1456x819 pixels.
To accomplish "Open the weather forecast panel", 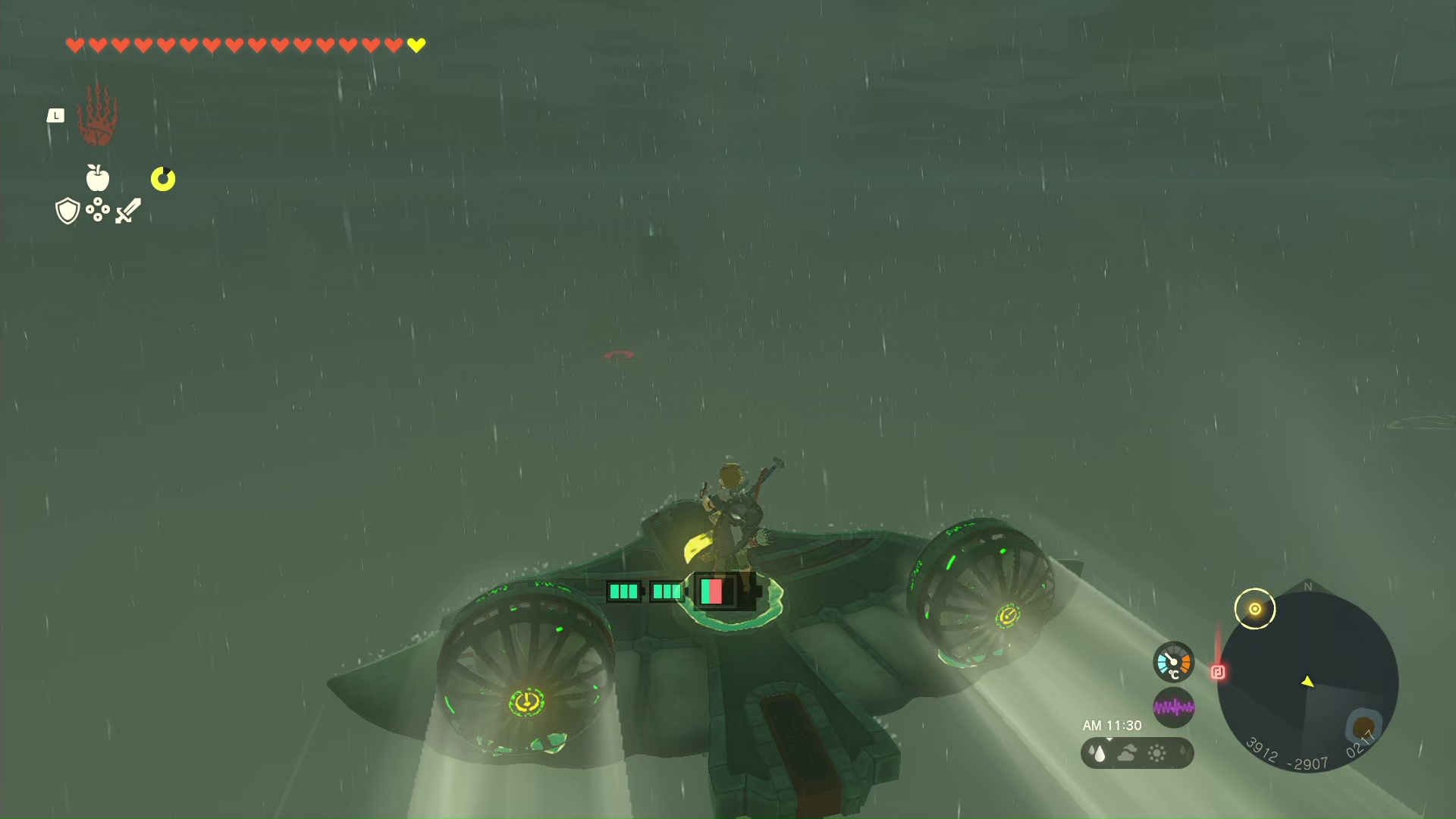I will (1137, 753).
